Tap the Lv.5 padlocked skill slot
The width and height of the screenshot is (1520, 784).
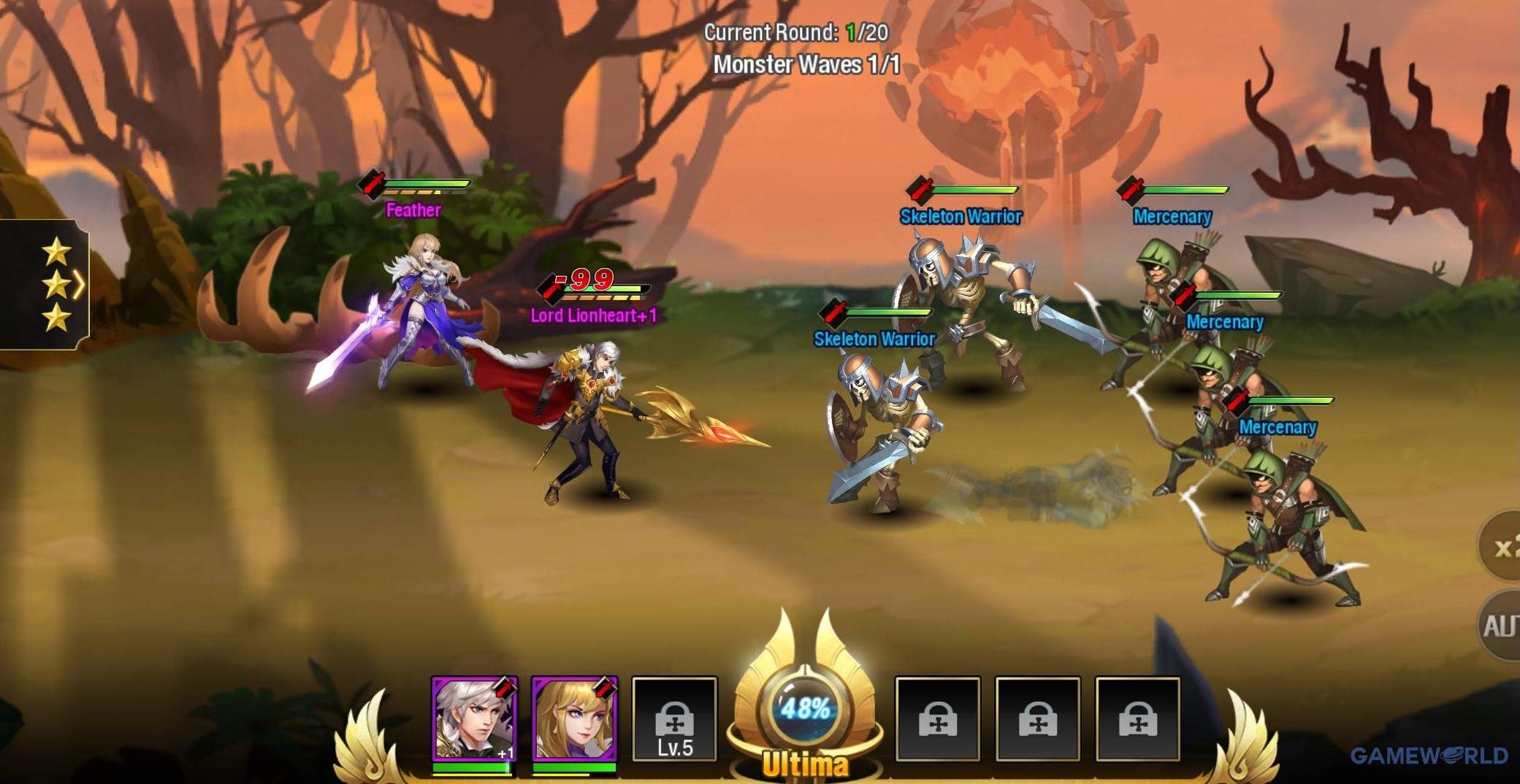(676, 719)
